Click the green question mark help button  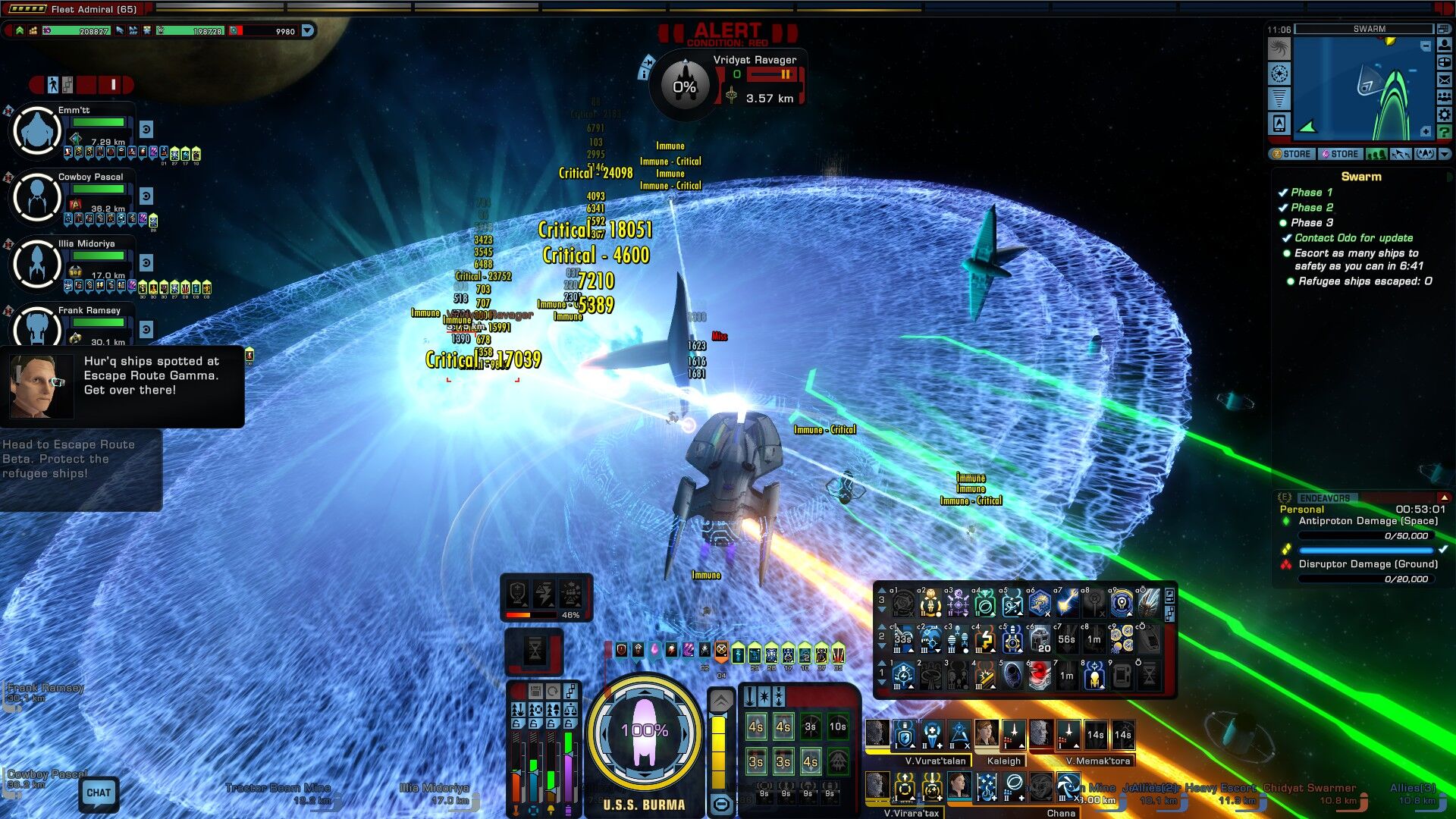1445,132
